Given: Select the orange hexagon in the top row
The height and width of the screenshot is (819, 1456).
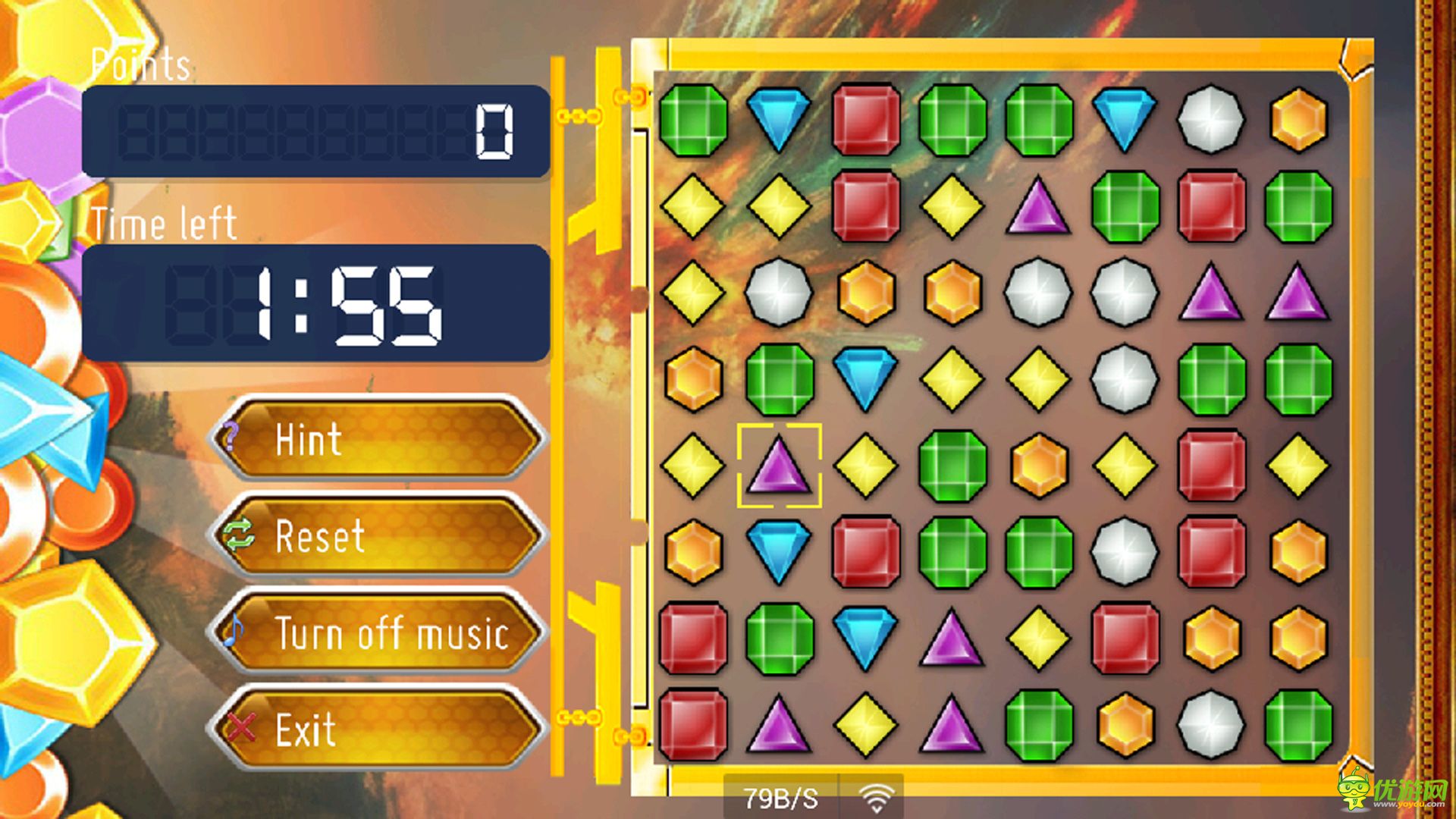Looking at the screenshot, I should point(1298,119).
